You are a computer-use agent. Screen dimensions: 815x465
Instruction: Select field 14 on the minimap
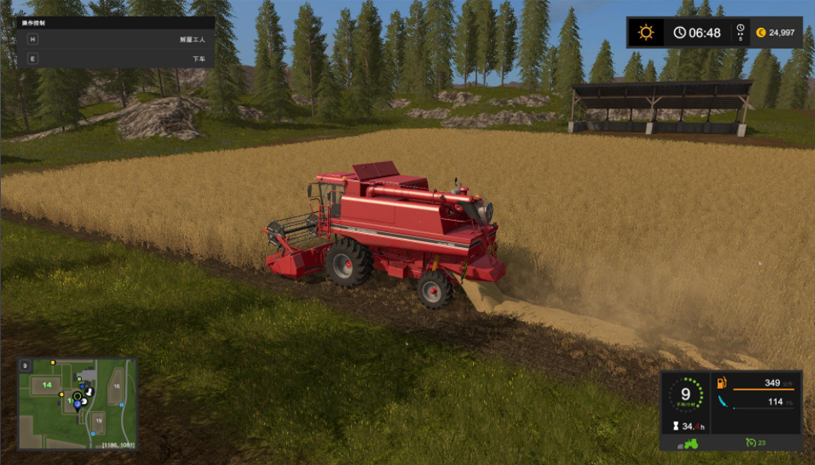click(46, 384)
